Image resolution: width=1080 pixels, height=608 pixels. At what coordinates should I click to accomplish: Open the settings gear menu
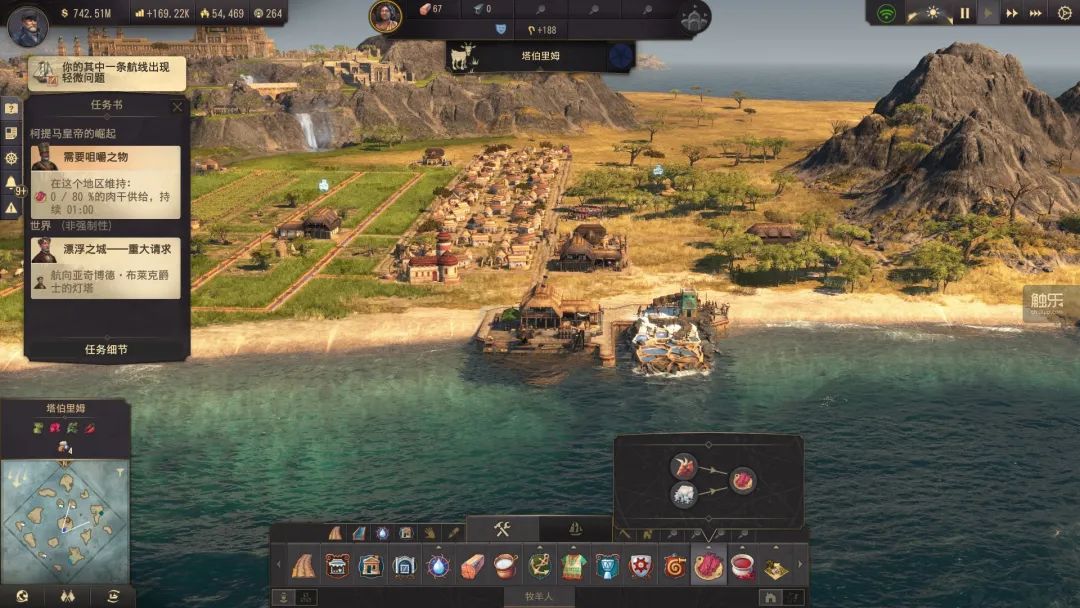(1064, 13)
